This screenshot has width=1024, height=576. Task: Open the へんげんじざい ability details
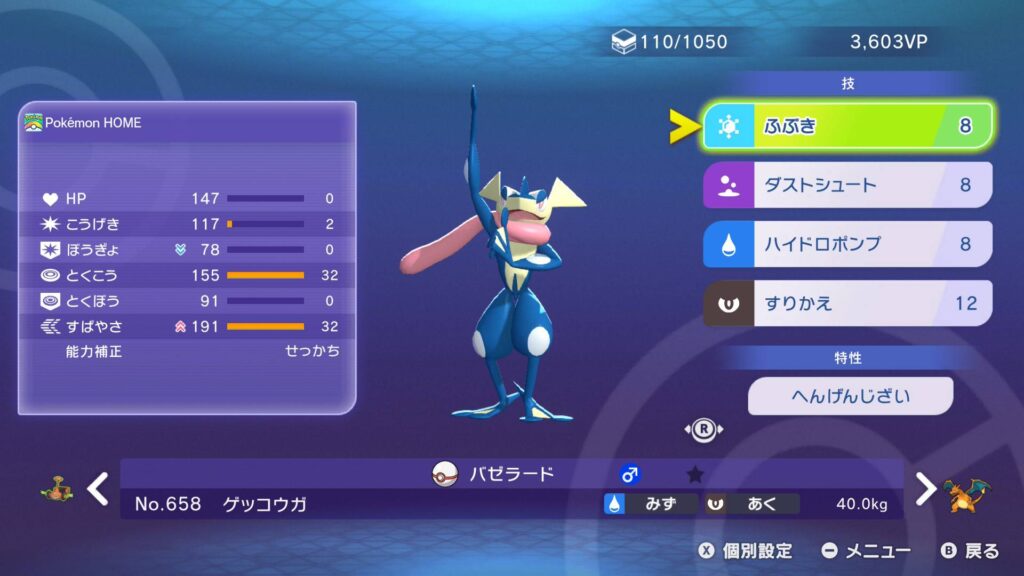tap(850, 396)
